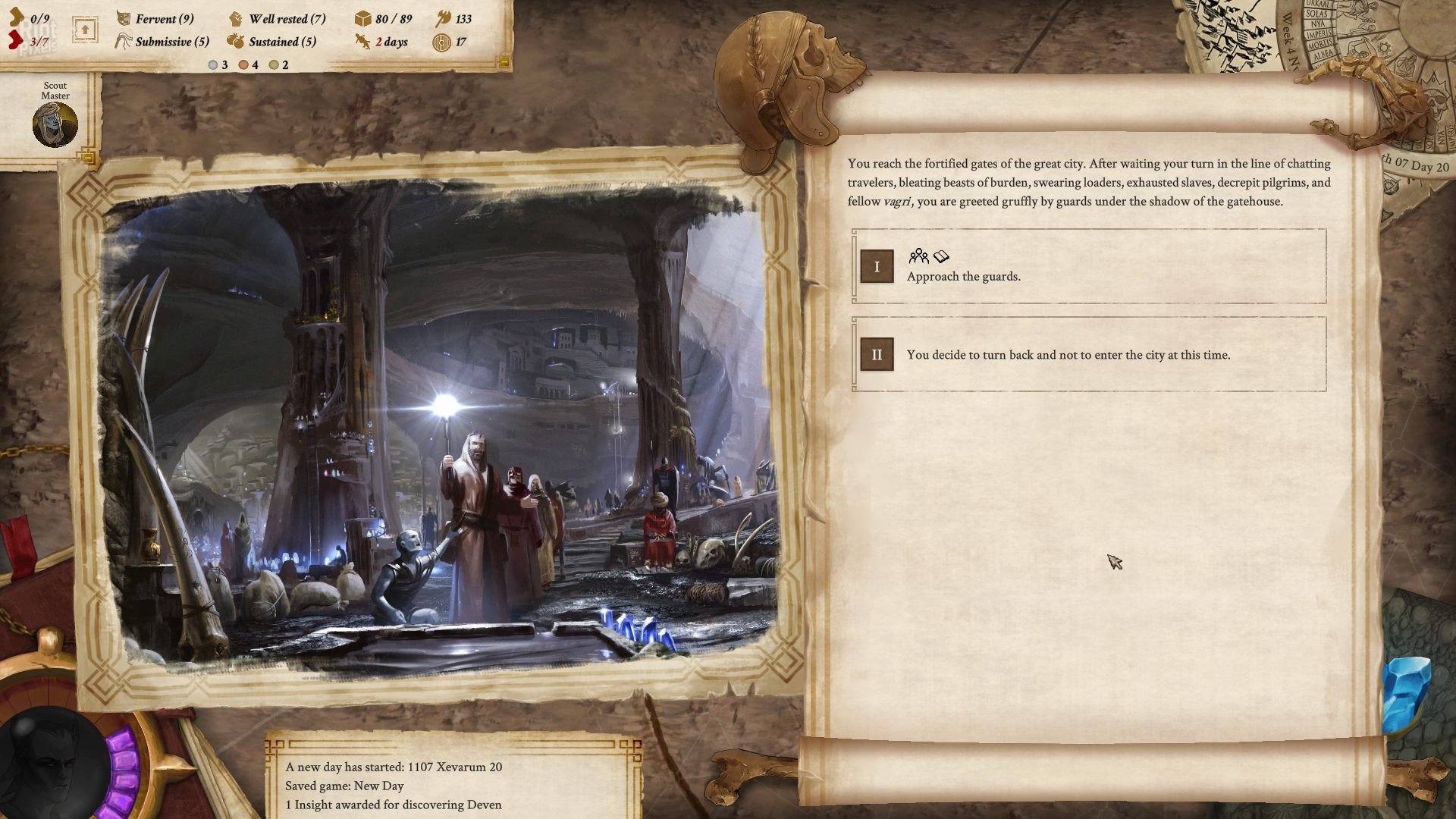This screenshot has height=819, width=1456.
Task: Select the Sustained supplies sack icon
Action: pyautogui.click(x=237, y=42)
